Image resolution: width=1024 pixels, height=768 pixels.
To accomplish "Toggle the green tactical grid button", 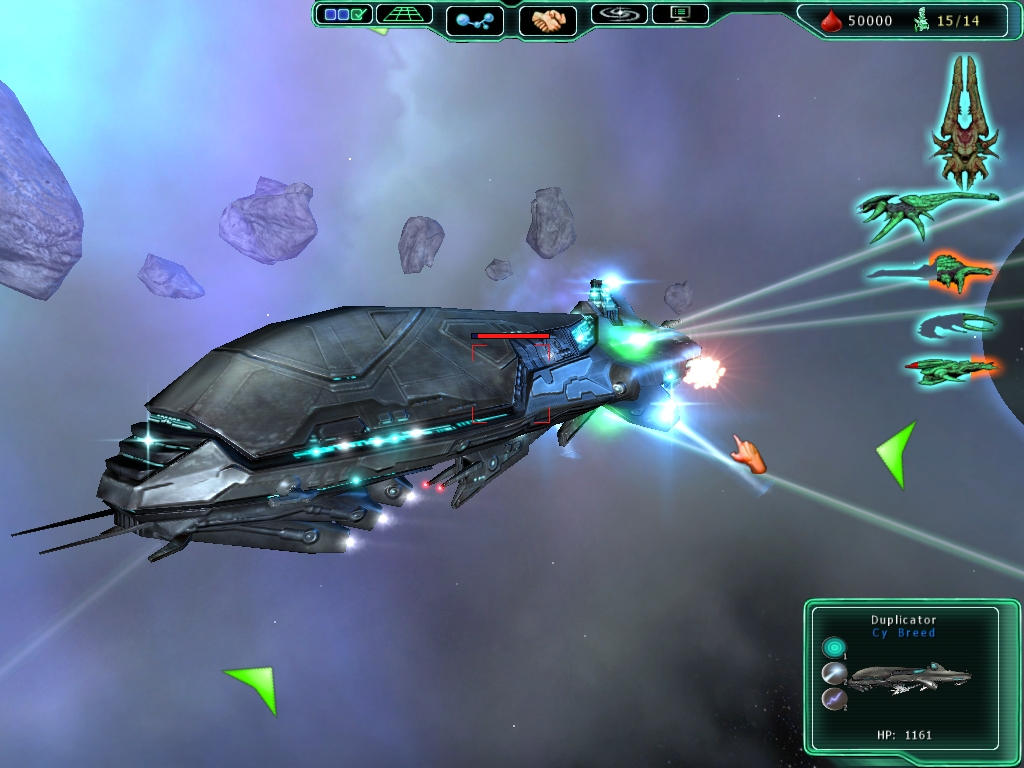I will (x=404, y=15).
